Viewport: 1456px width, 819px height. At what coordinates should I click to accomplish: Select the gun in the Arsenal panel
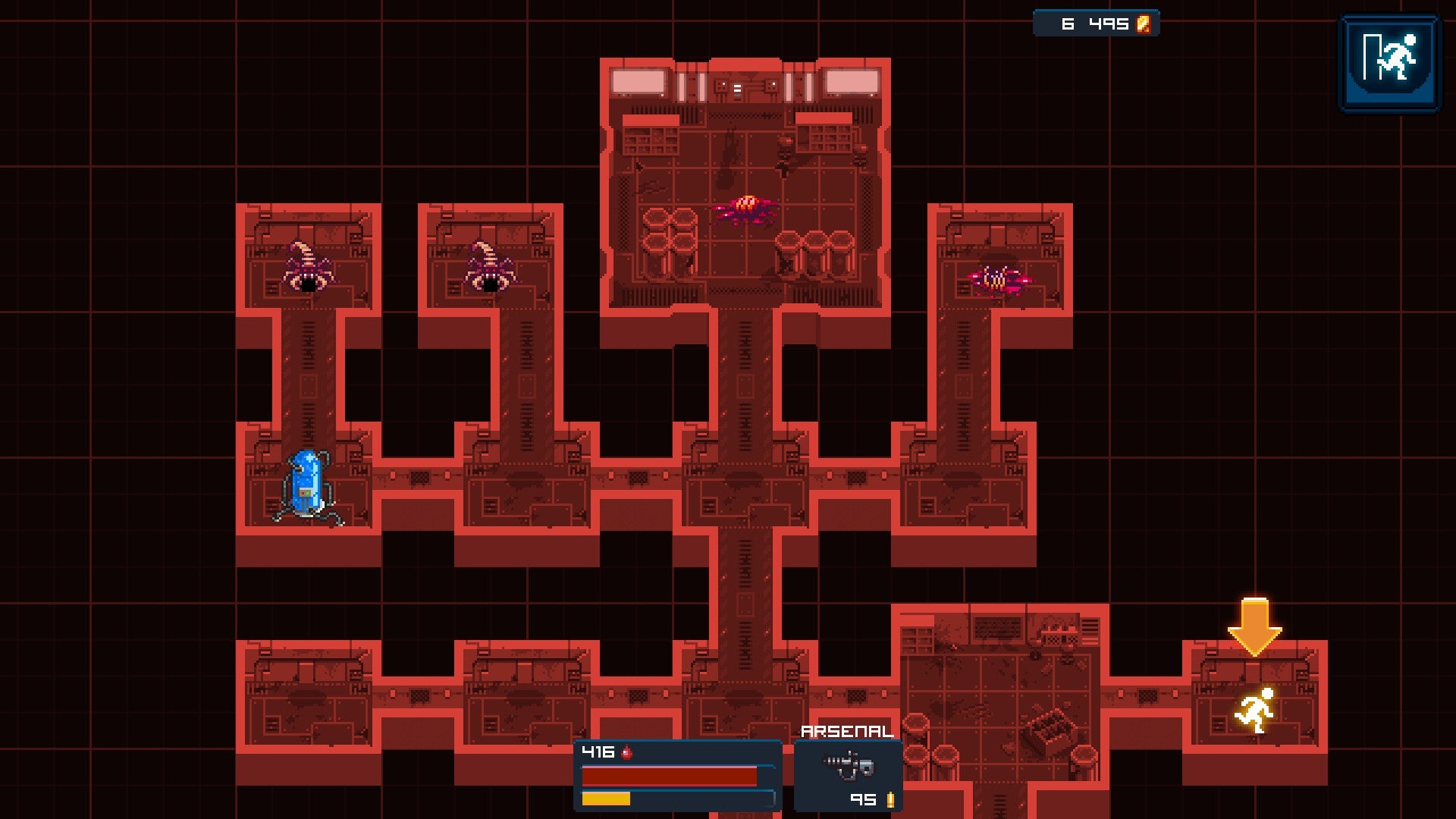pyautogui.click(x=849, y=765)
